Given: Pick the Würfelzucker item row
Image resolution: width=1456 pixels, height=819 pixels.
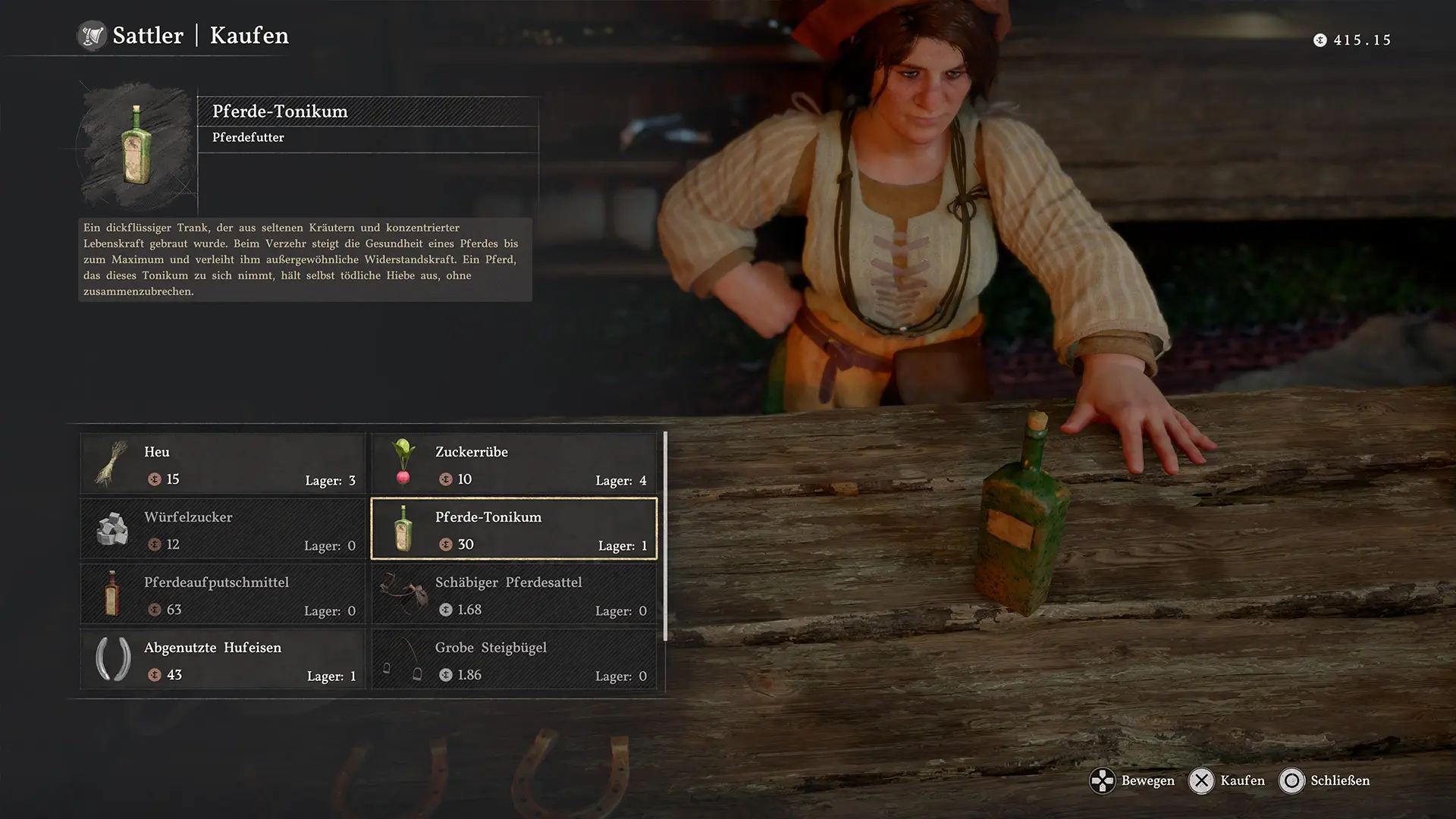Looking at the screenshot, I should point(223,529).
